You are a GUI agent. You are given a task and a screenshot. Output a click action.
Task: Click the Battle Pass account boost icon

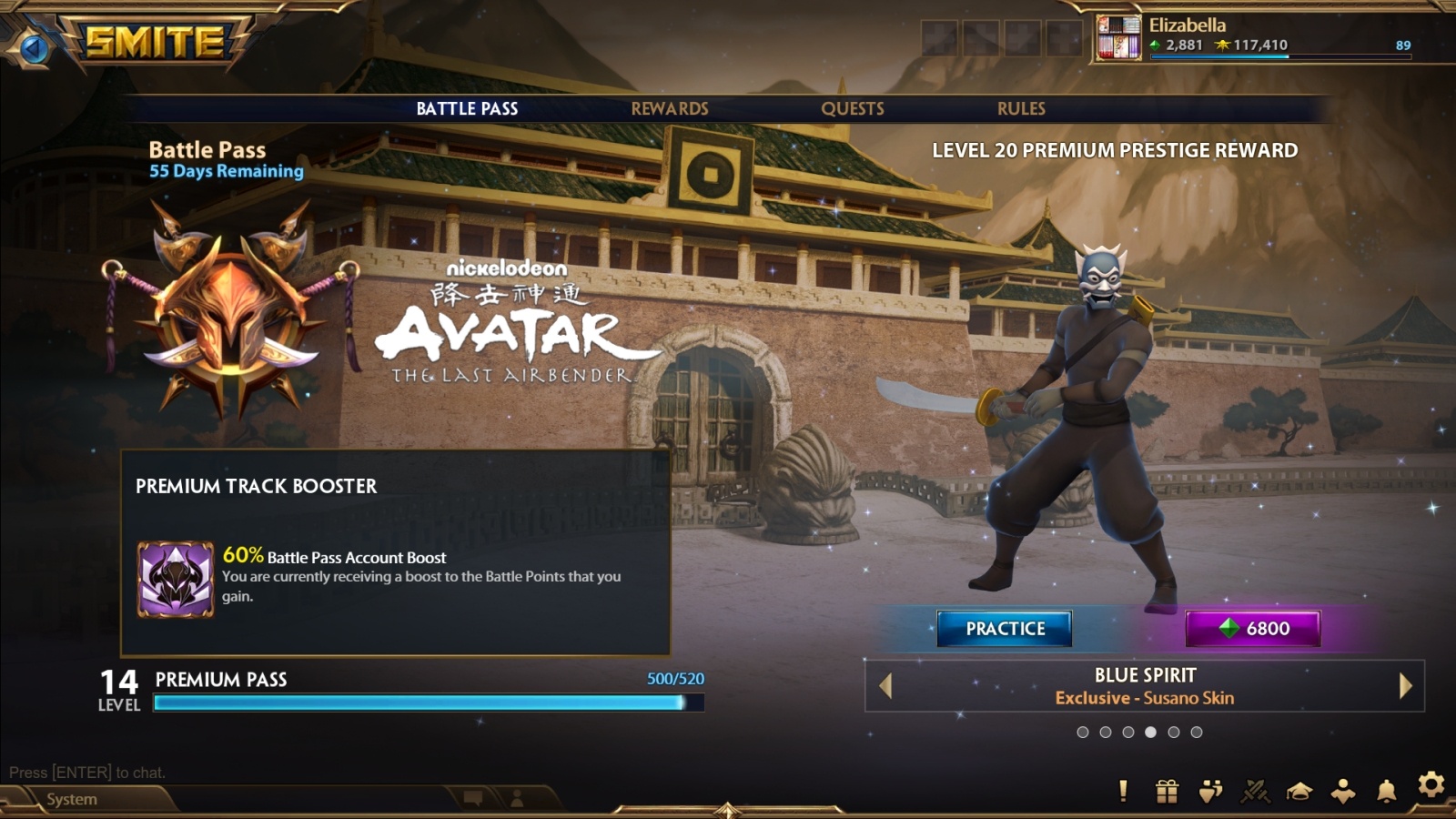pyautogui.click(x=176, y=580)
